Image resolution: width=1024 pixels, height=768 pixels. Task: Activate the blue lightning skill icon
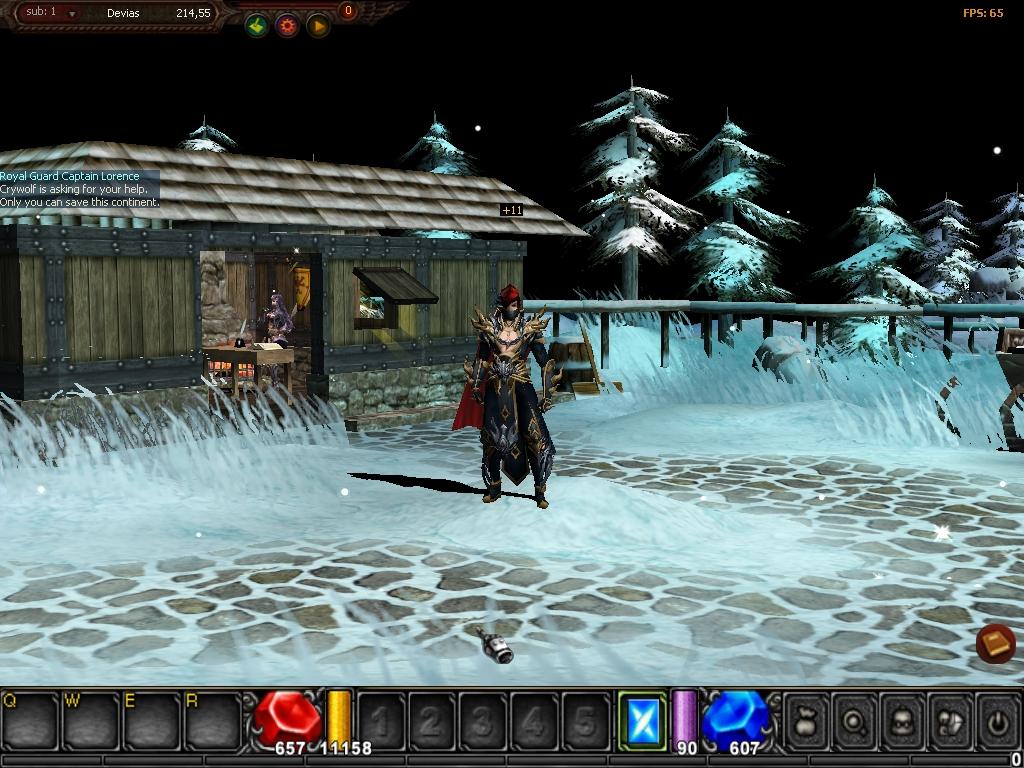click(641, 720)
